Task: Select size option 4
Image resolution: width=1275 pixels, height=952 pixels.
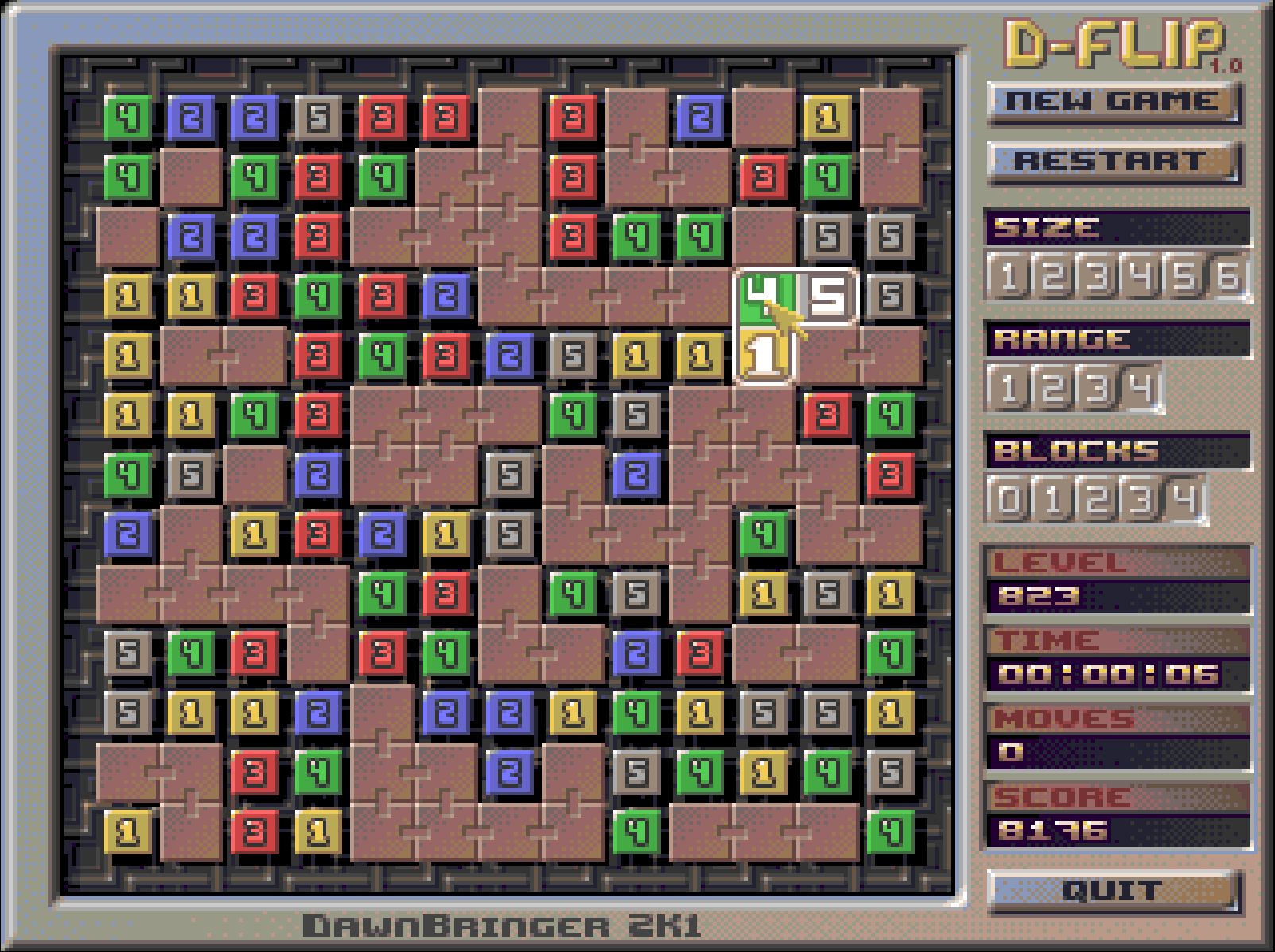Action: (x=1141, y=278)
